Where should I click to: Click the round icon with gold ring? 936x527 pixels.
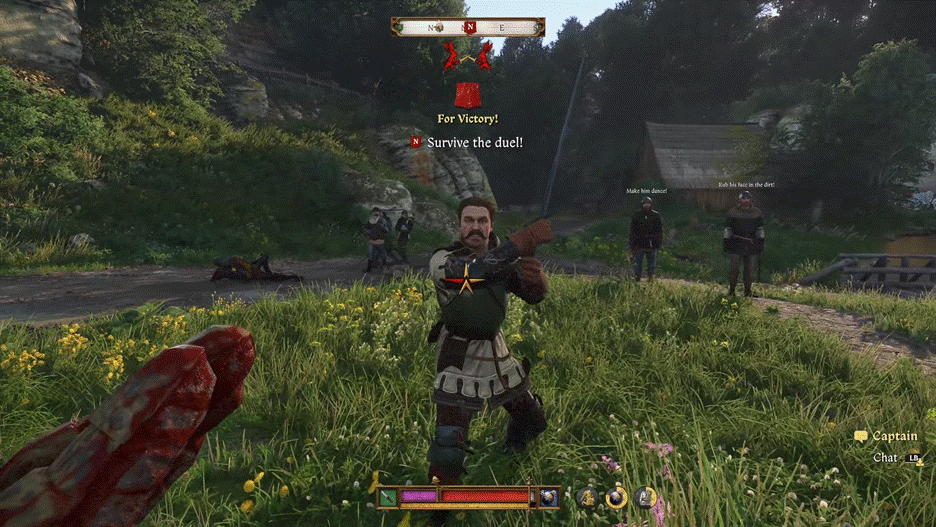pyautogui.click(x=616, y=496)
